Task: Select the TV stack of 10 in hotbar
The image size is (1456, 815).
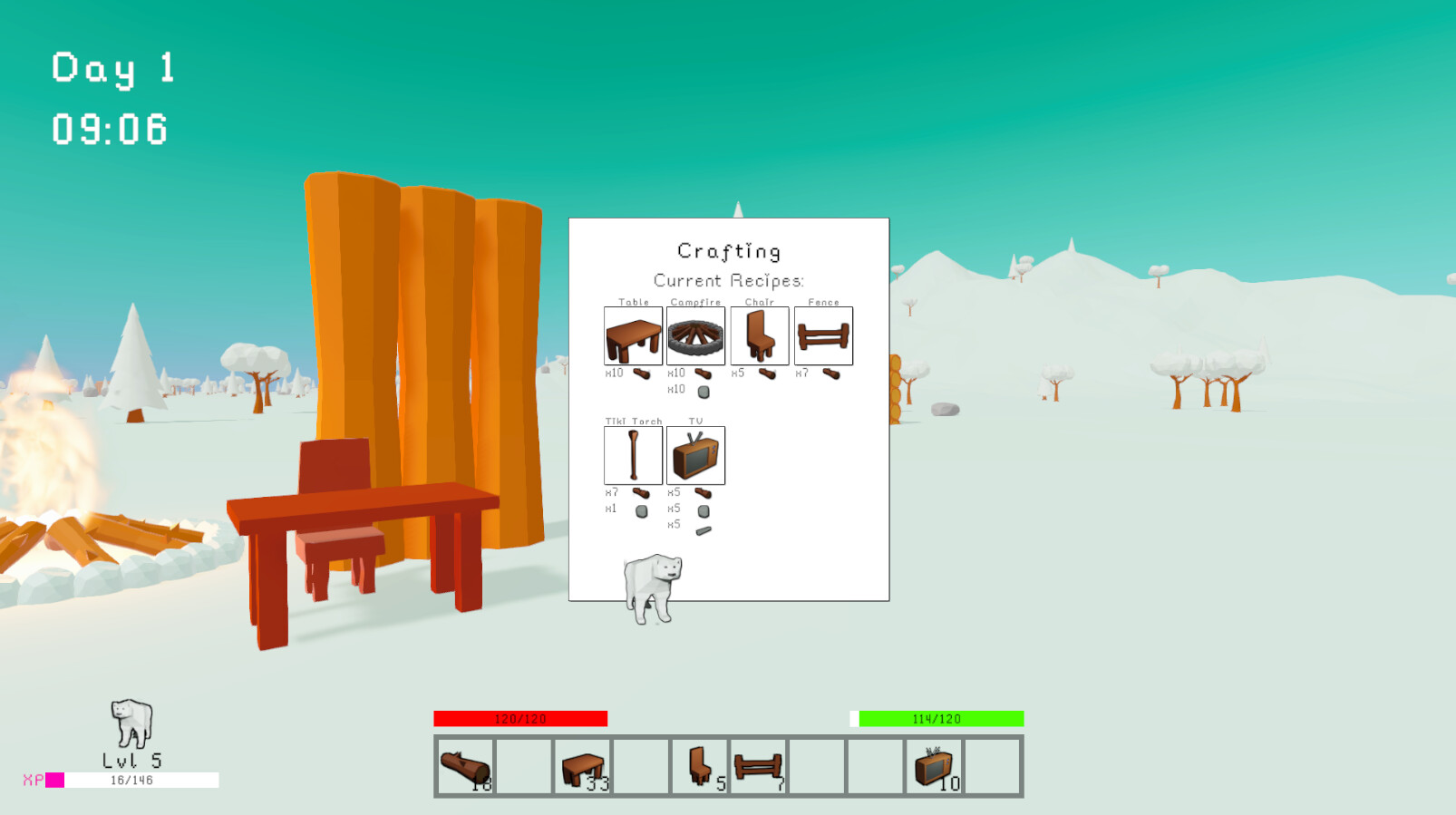Action: point(933,765)
